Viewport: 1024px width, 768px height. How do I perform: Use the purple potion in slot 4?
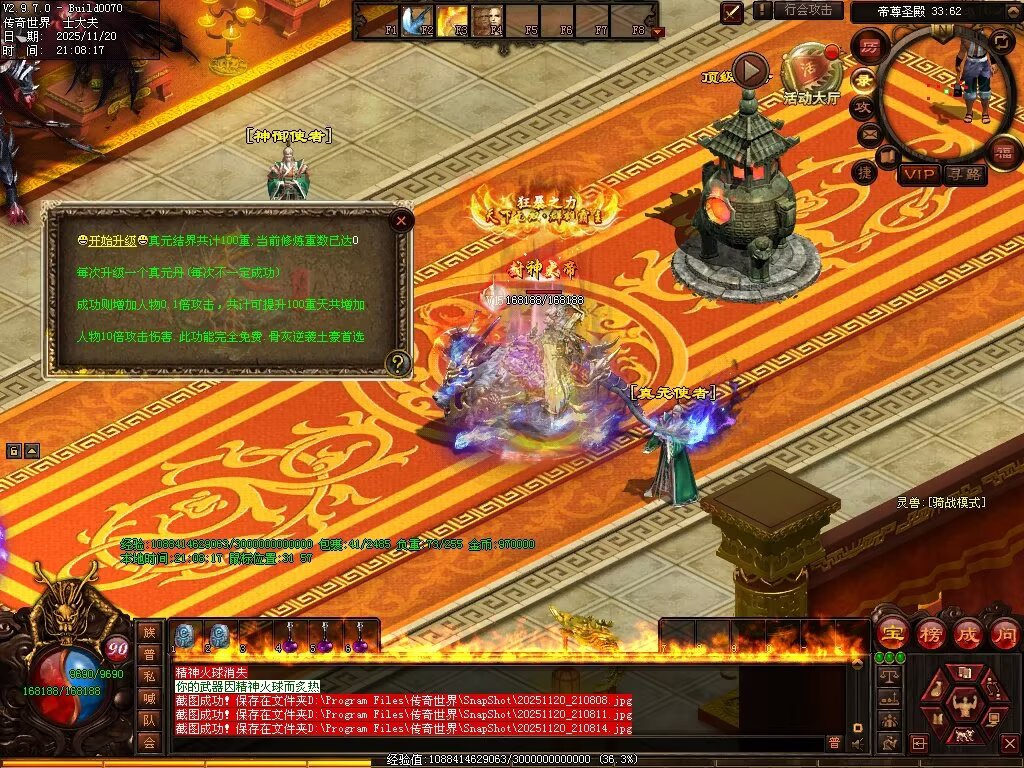(x=289, y=637)
